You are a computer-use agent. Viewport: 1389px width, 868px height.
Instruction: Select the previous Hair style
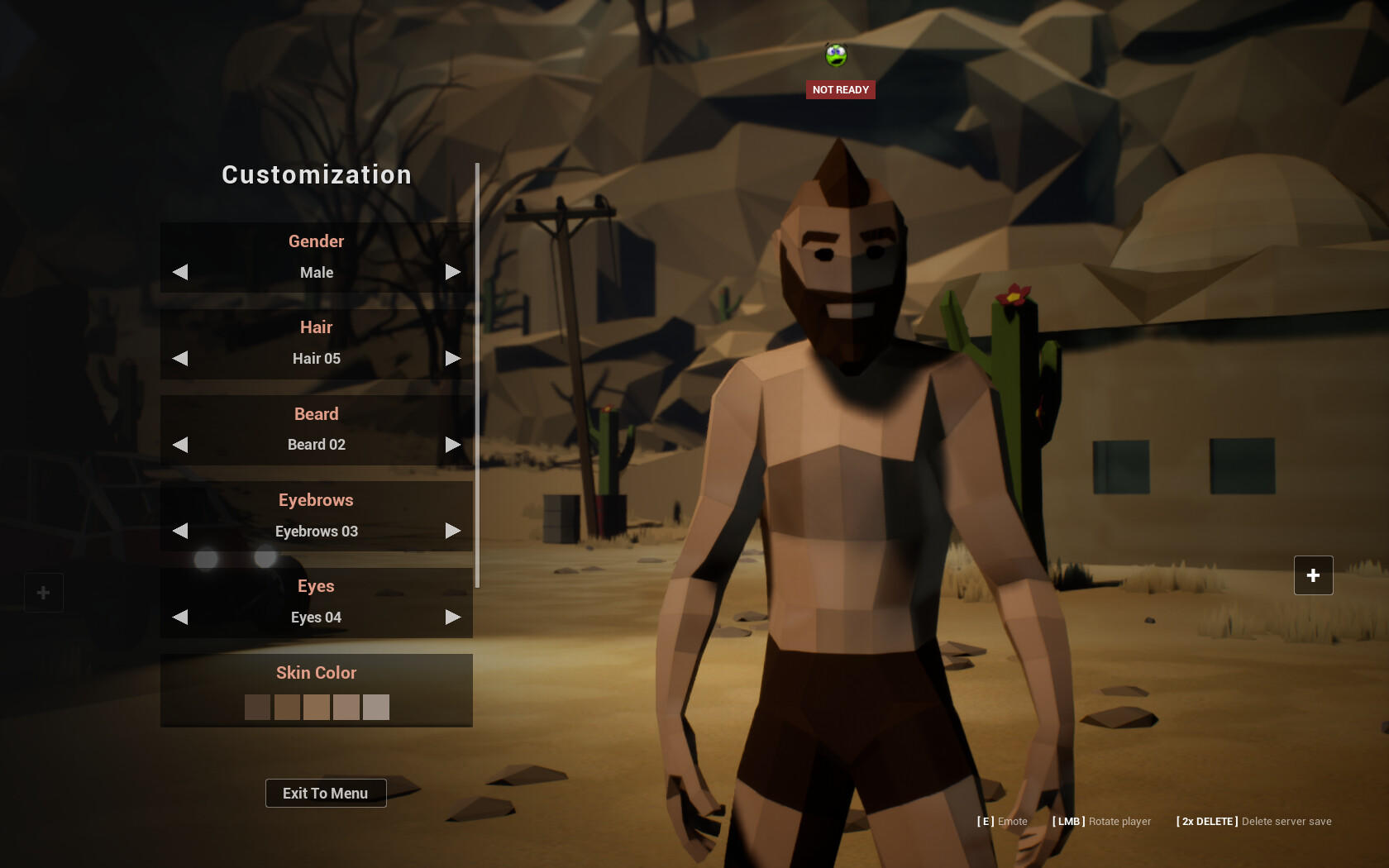pos(180,358)
